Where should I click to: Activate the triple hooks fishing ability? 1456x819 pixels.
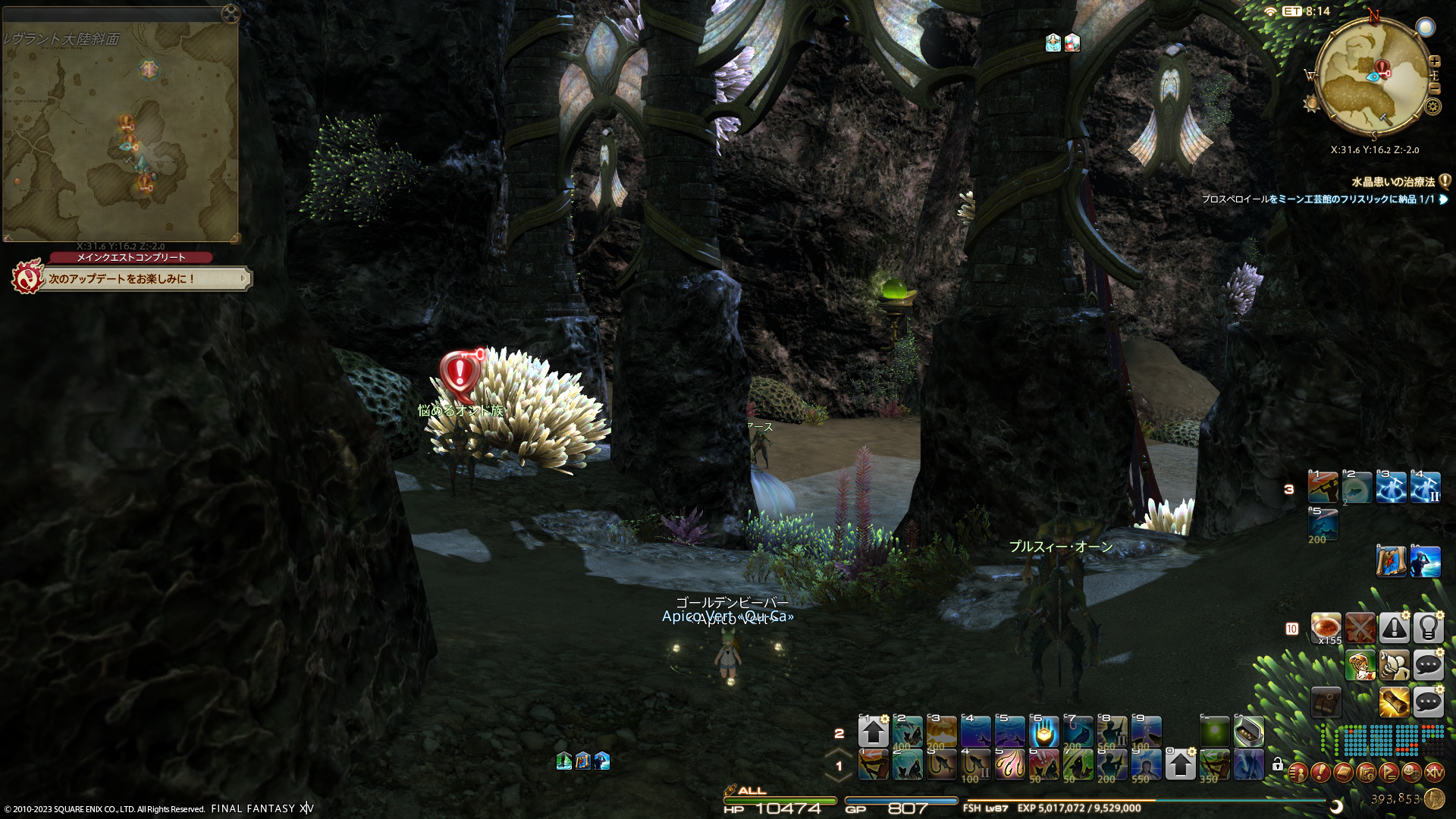1009,764
